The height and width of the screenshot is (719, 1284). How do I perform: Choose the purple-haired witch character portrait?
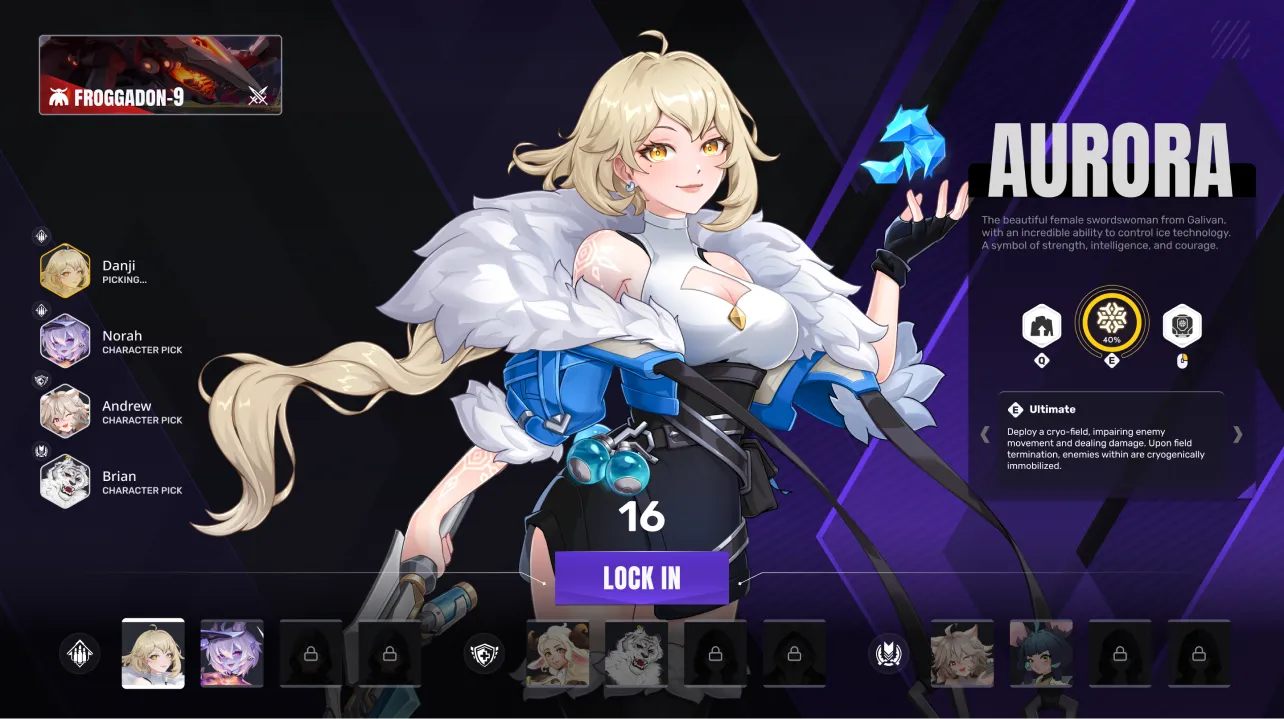point(232,653)
